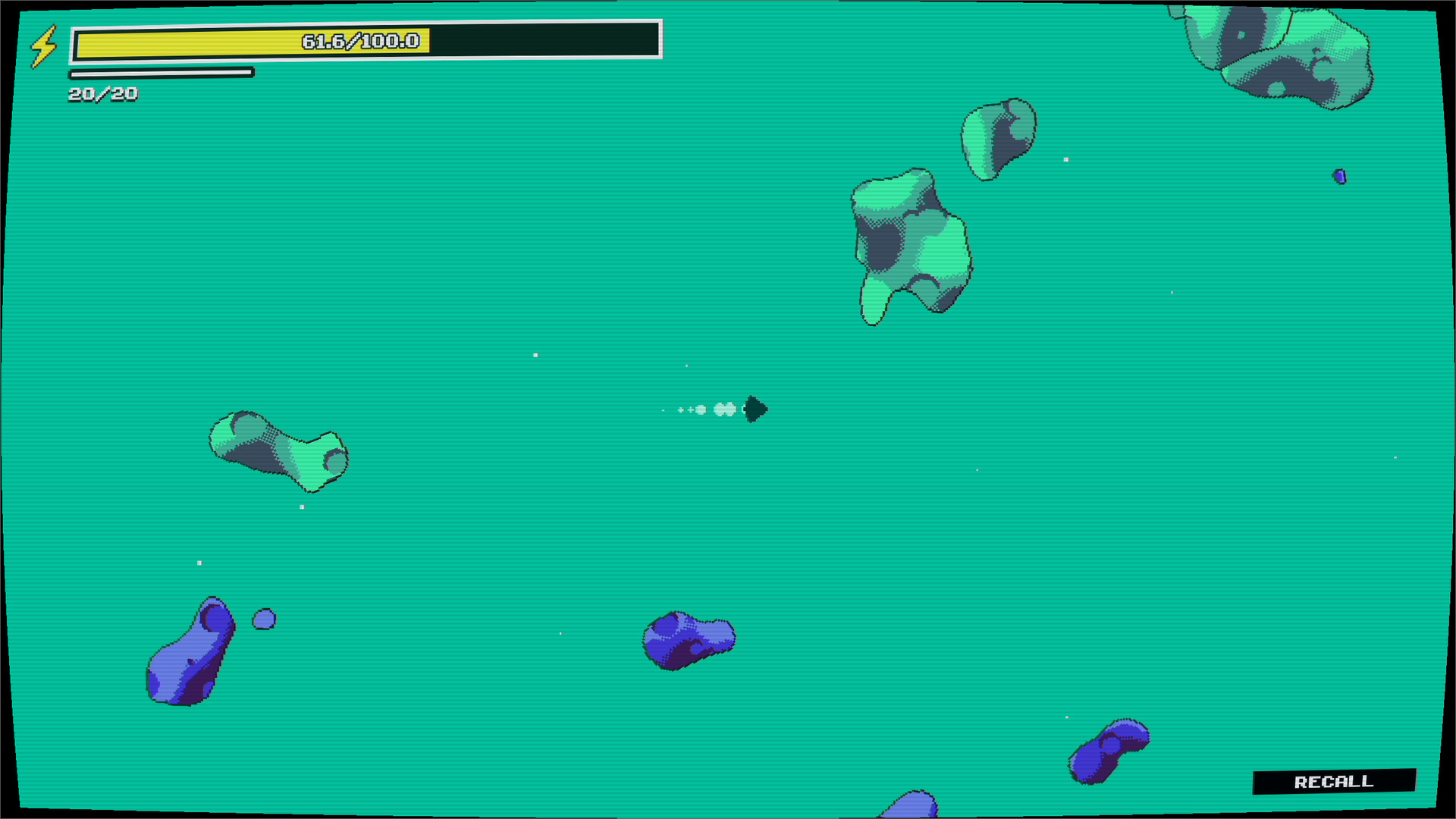
Task: Click the purple asteroid near bottom center
Action: coord(689,641)
